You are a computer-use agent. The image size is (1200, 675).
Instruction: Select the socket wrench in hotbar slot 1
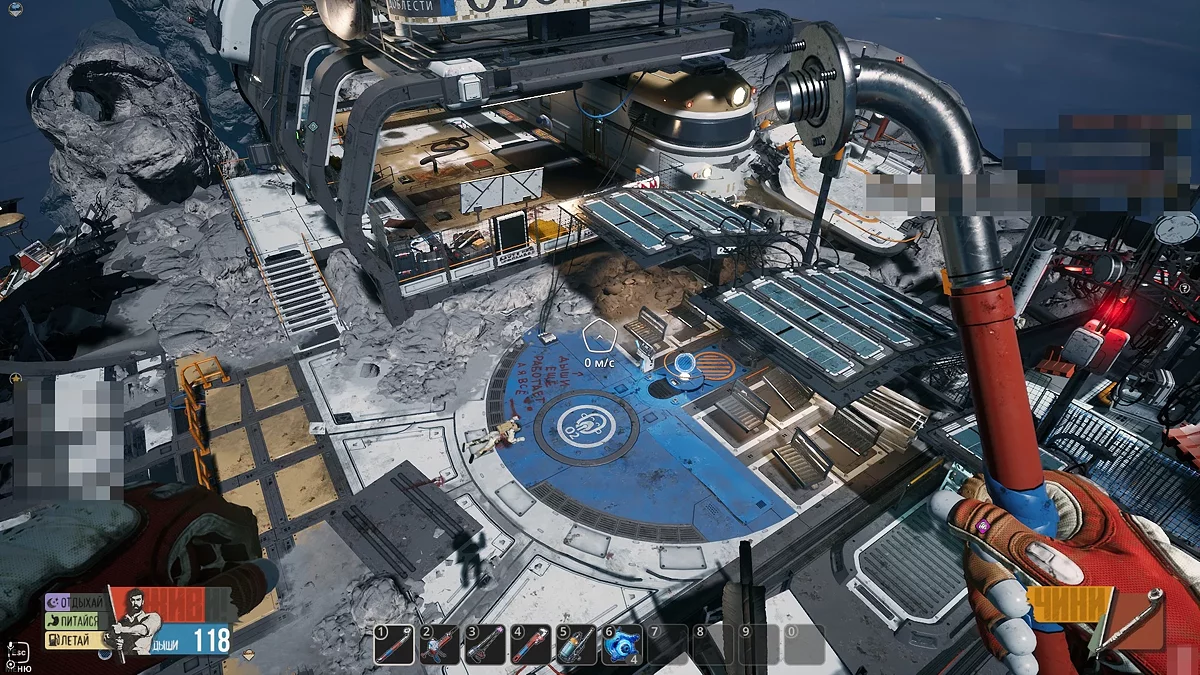[393, 645]
